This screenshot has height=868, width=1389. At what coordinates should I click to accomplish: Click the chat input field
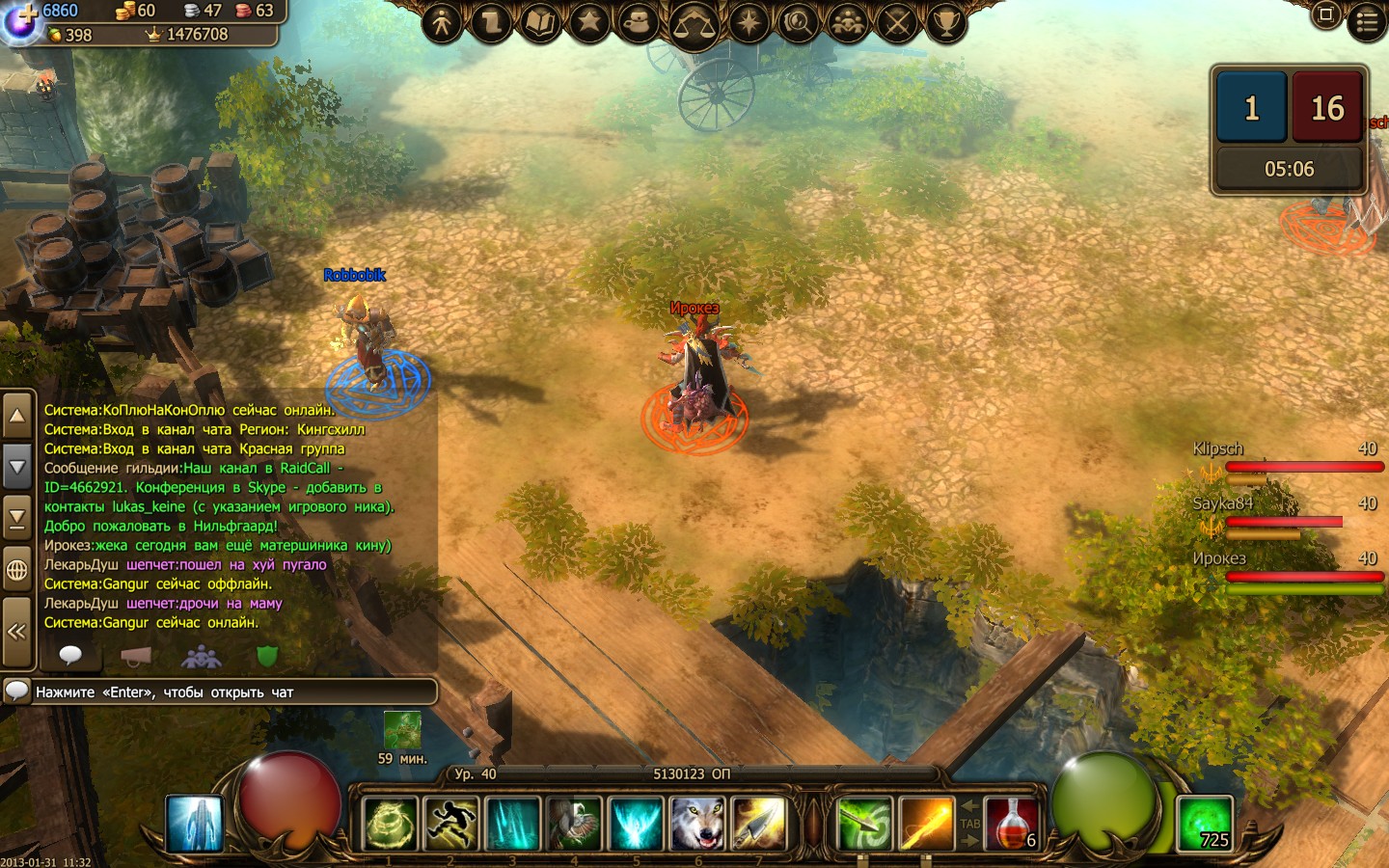point(231,692)
